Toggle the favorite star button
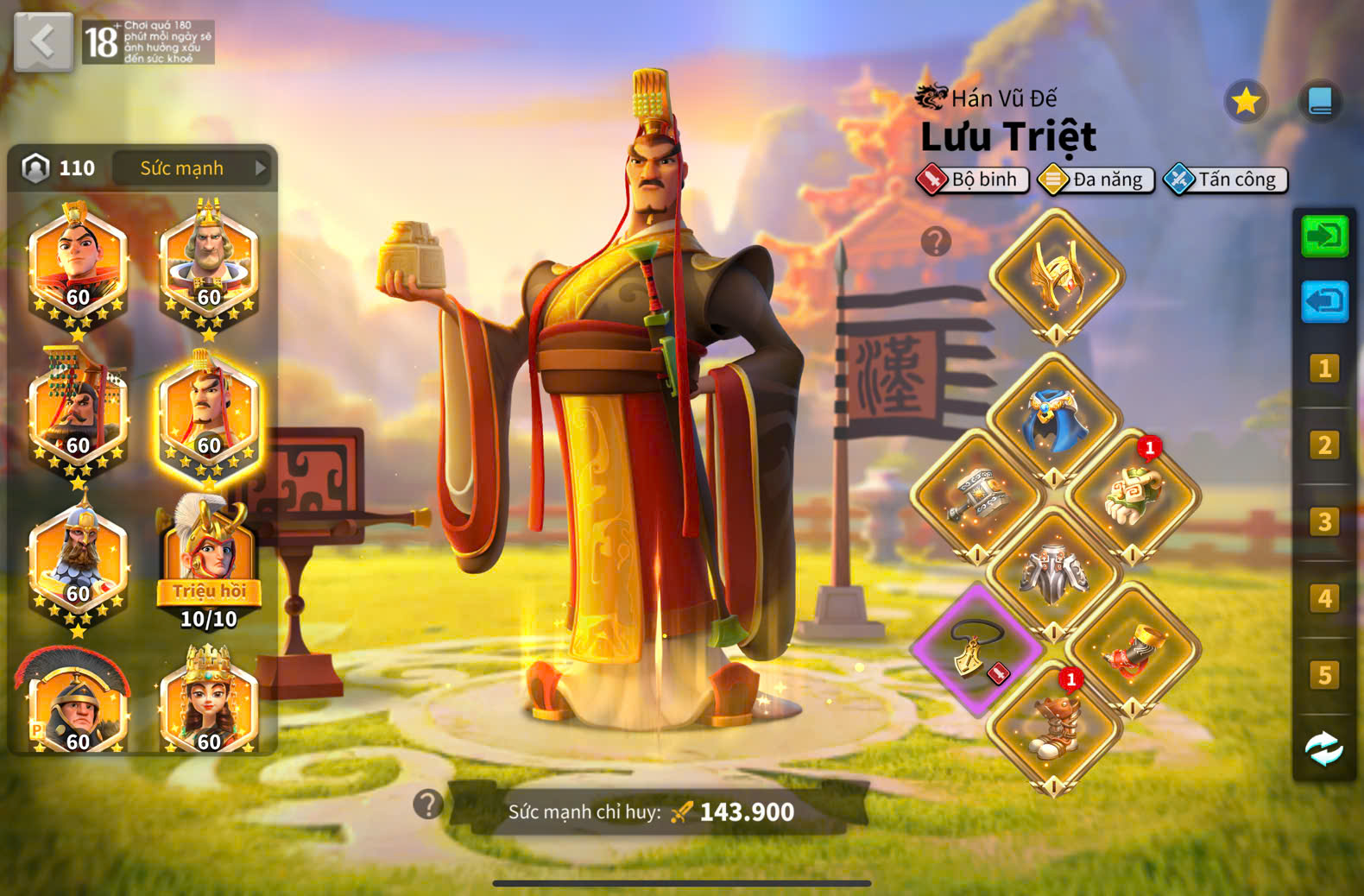The image size is (1364, 896). (x=1246, y=102)
